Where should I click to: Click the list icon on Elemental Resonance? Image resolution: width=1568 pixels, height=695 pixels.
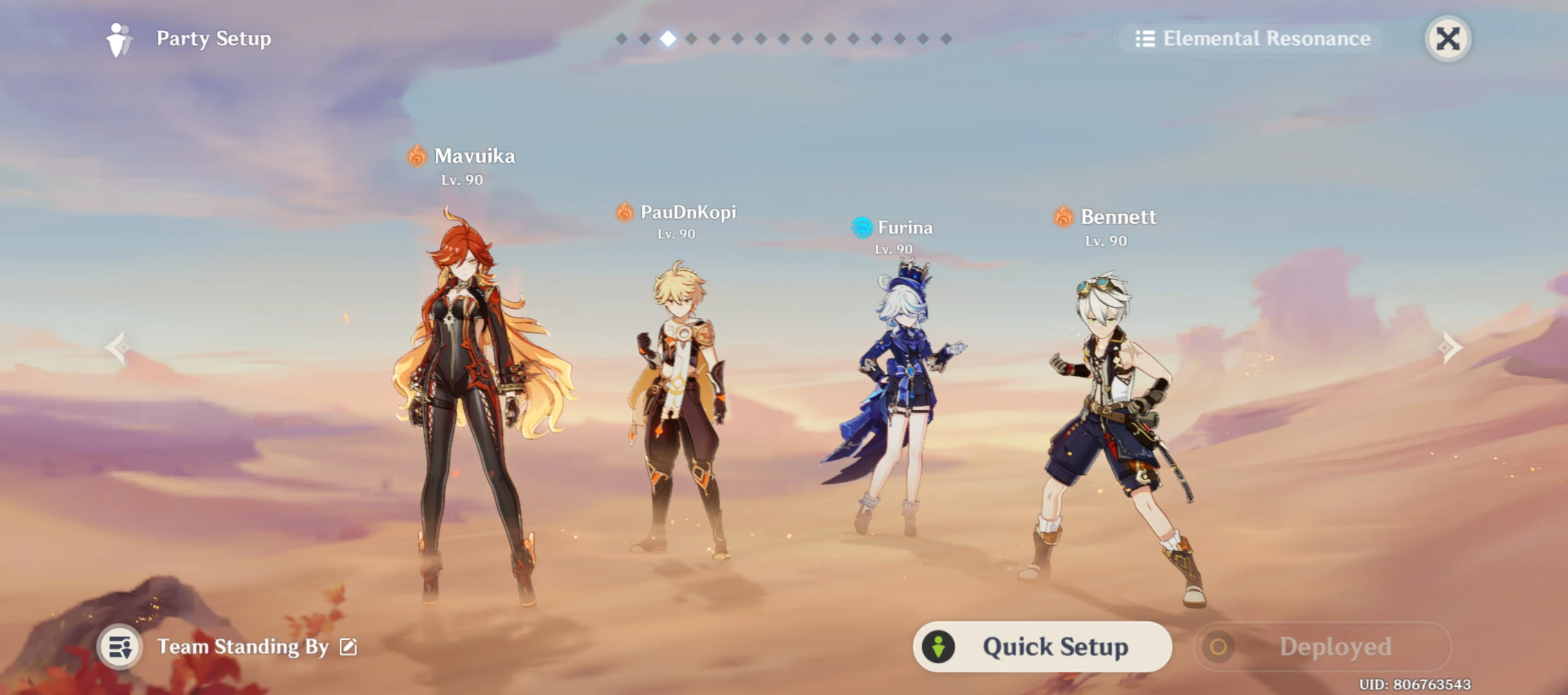click(1145, 39)
